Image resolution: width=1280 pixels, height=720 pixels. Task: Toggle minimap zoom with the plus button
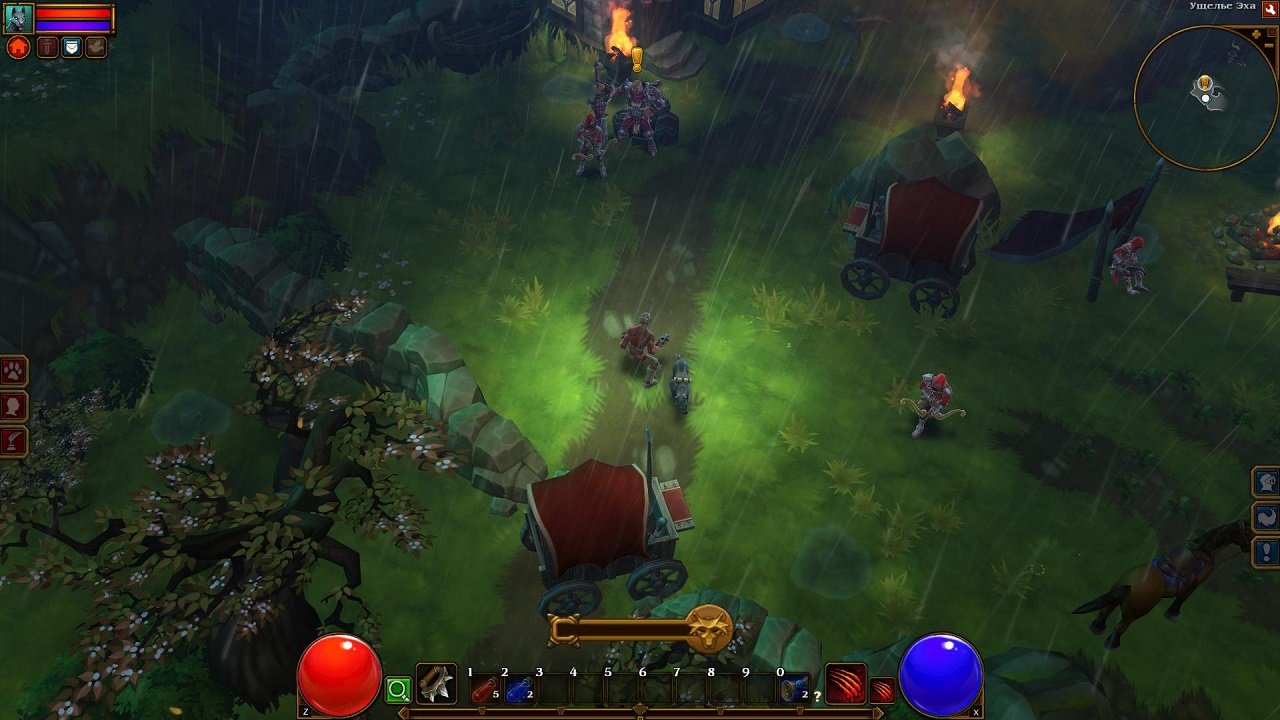[x=1256, y=33]
